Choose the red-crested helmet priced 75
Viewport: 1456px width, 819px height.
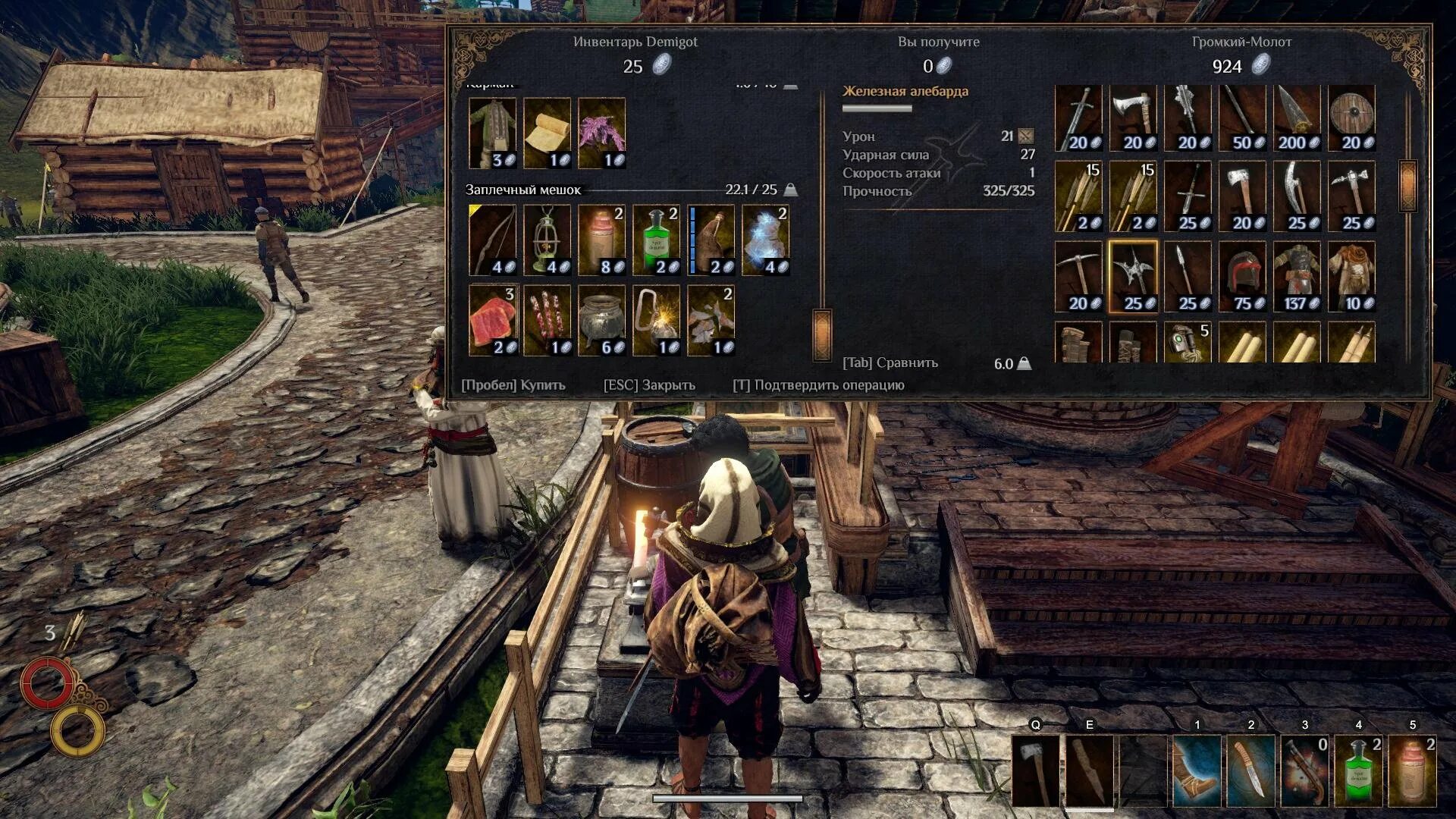1242,278
